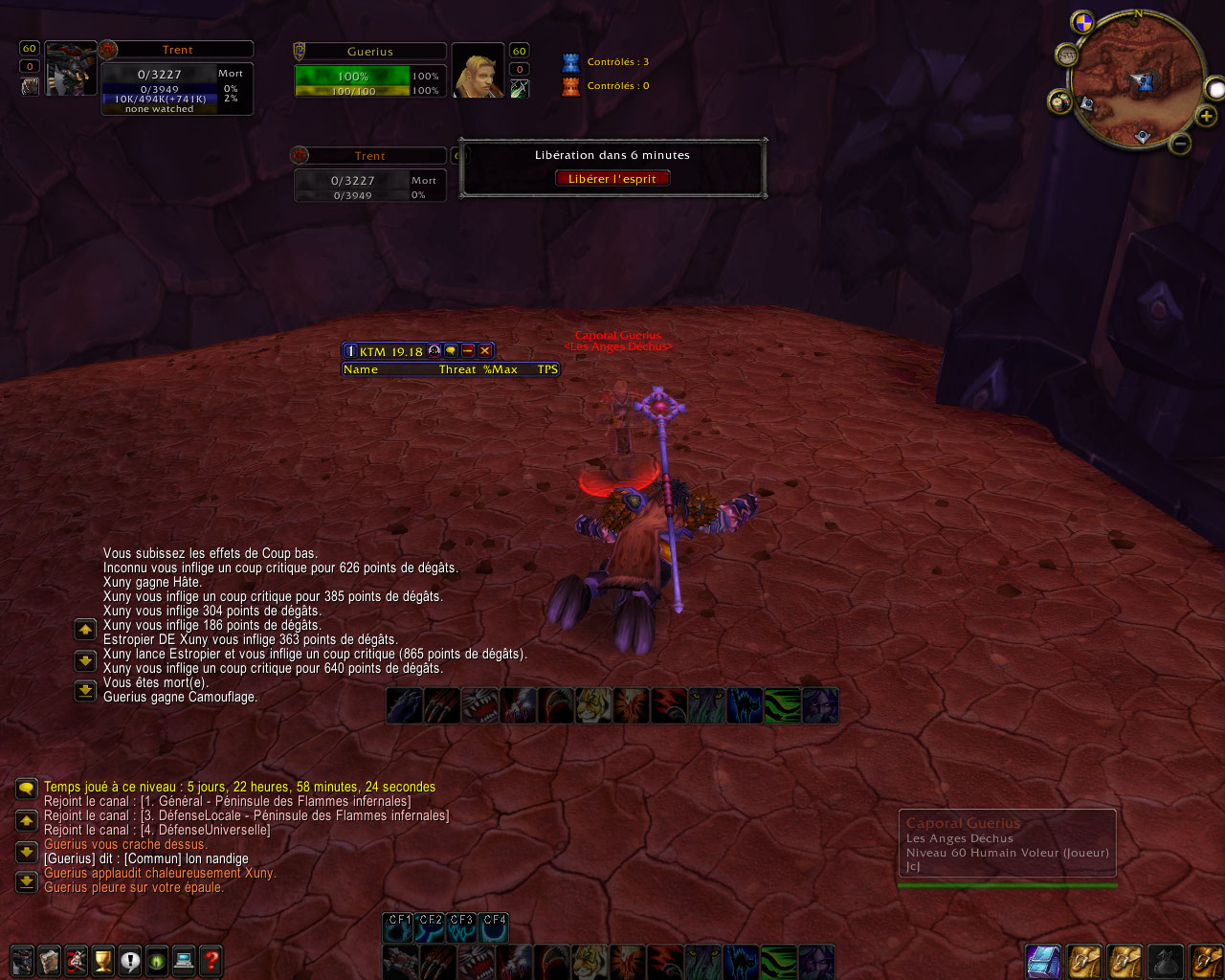The width and height of the screenshot is (1225, 980).
Task: Click the quartered shield button on the minimap
Action: pyautogui.click(x=1082, y=22)
